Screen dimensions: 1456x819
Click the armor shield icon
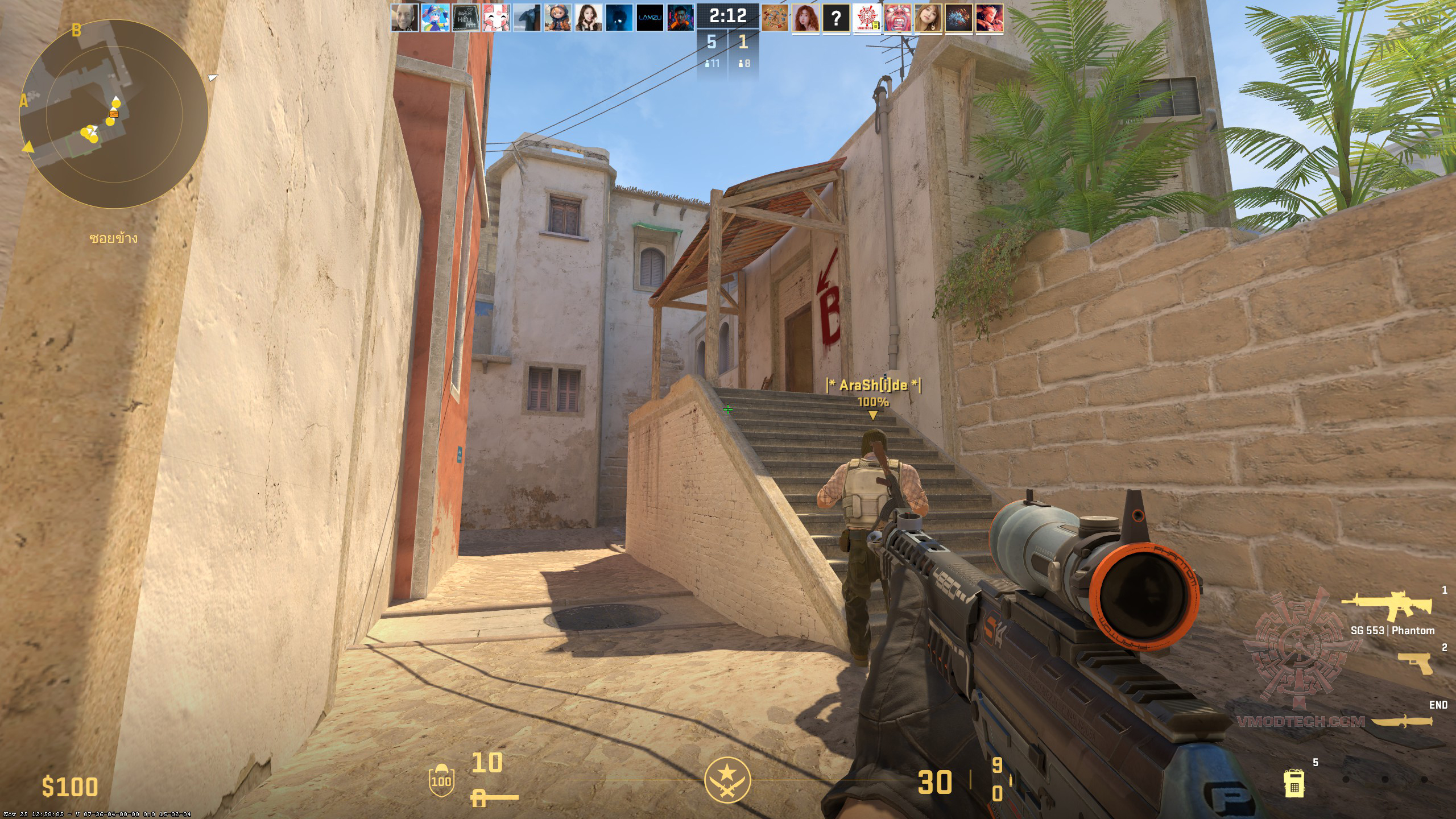[441, 779]
